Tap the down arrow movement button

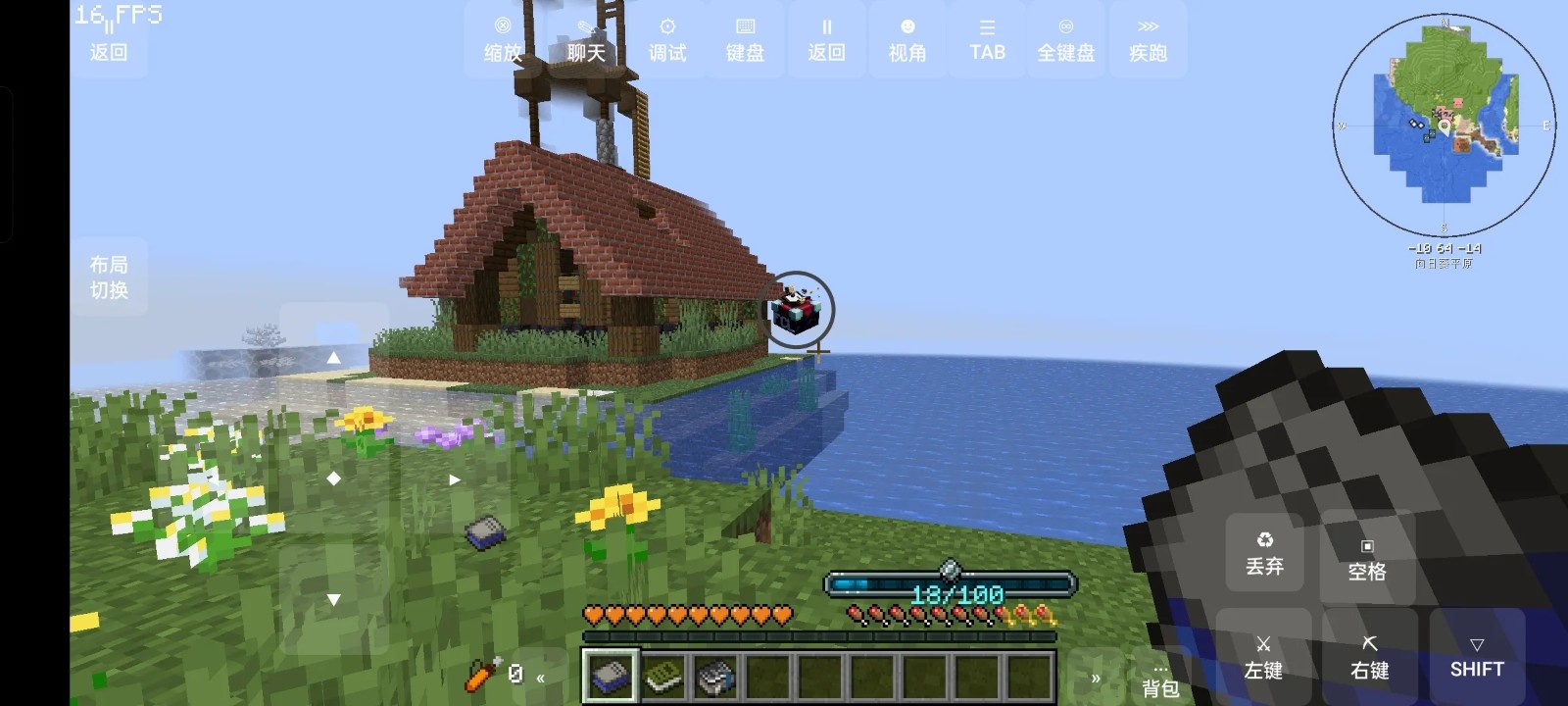click(333, 599)
